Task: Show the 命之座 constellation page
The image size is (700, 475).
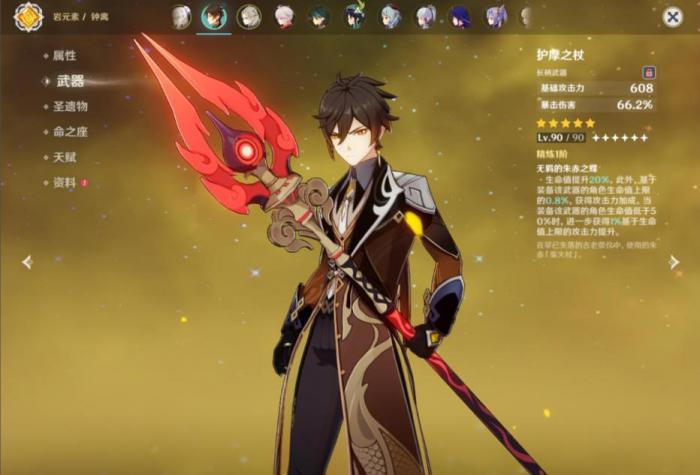Action: tap(70, 131)
